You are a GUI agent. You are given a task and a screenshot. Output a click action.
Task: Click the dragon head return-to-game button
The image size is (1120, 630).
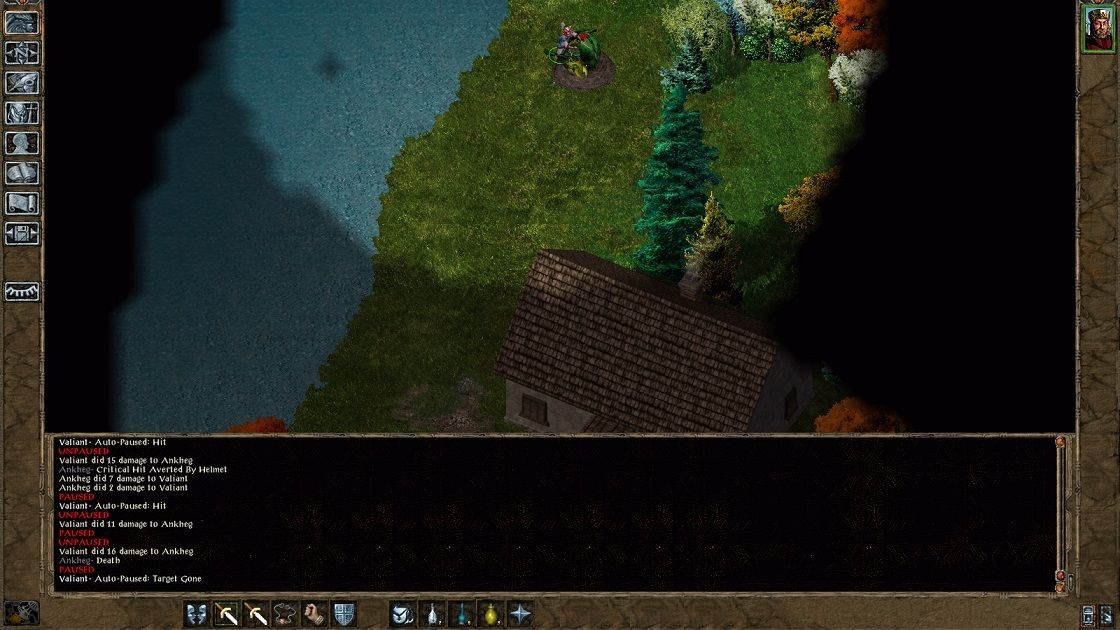tap(22, 23)
